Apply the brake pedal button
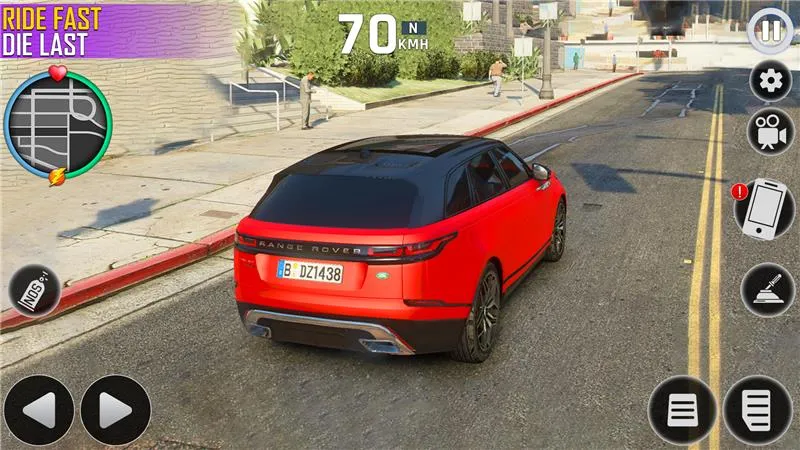 tap(682, 410)
